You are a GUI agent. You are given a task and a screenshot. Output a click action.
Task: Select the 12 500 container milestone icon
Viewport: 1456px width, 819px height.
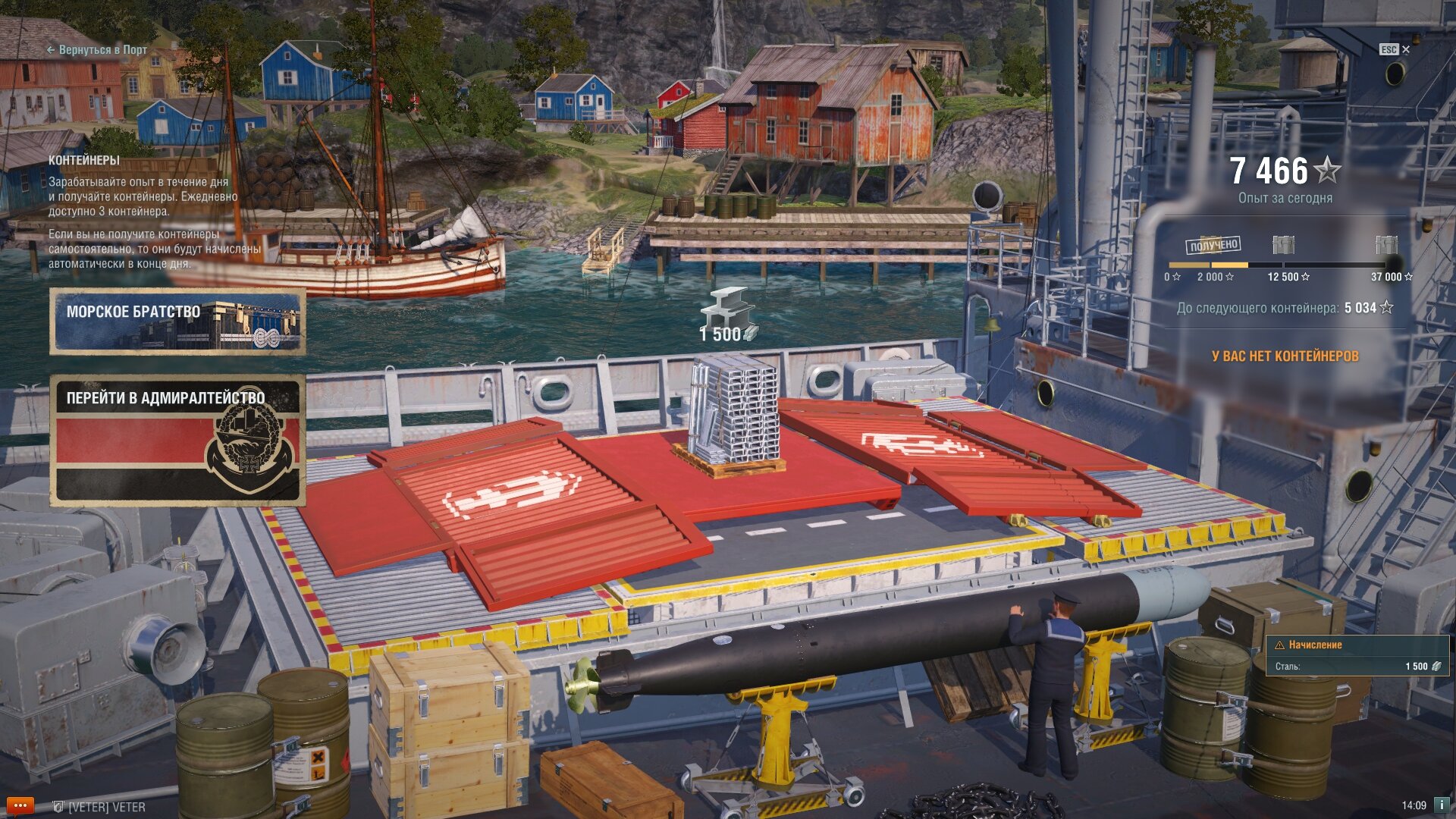tap(1283, 245)
